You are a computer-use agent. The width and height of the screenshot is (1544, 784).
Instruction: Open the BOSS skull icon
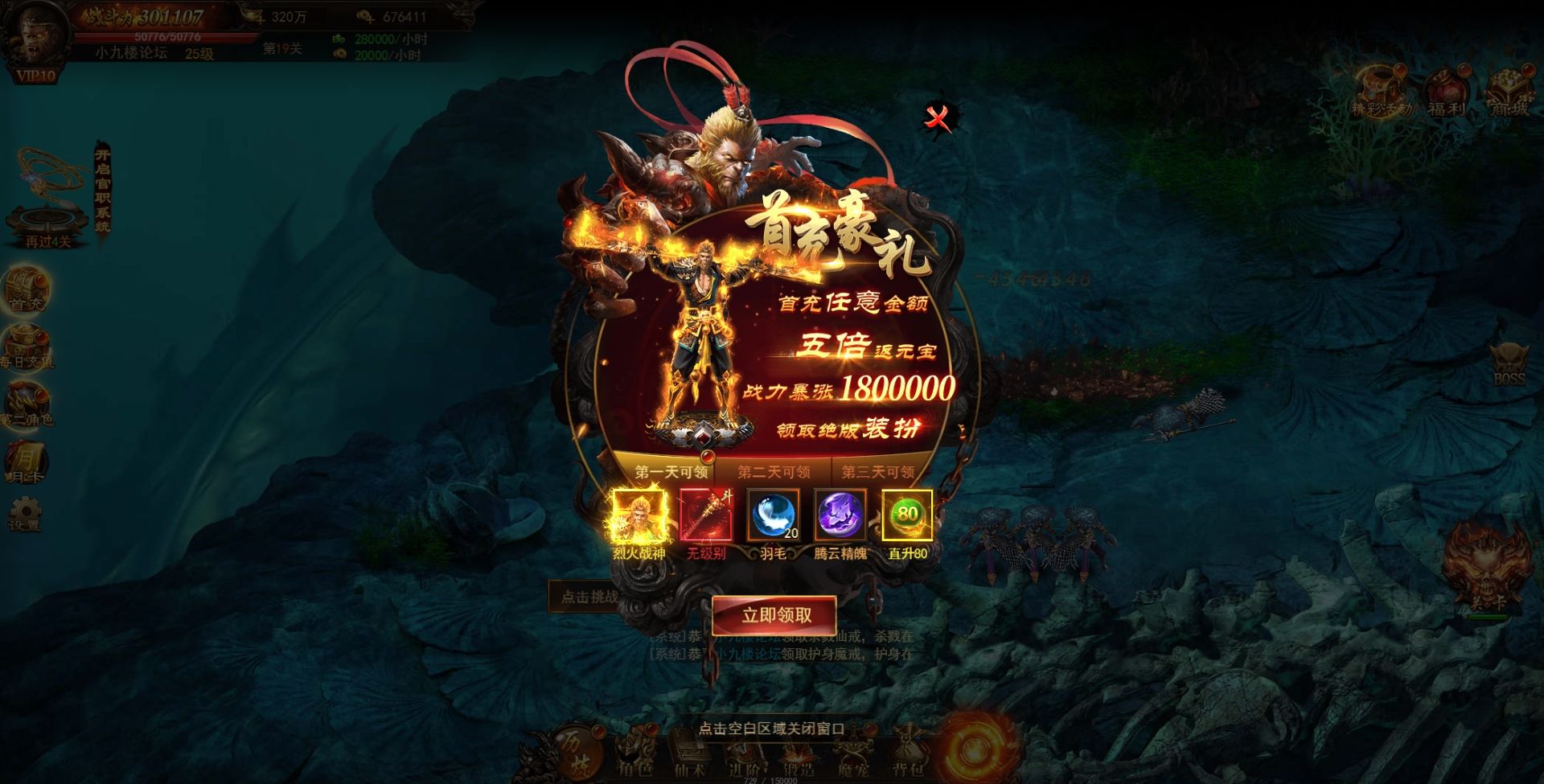pyautogui.click(x=1508, y=363)
